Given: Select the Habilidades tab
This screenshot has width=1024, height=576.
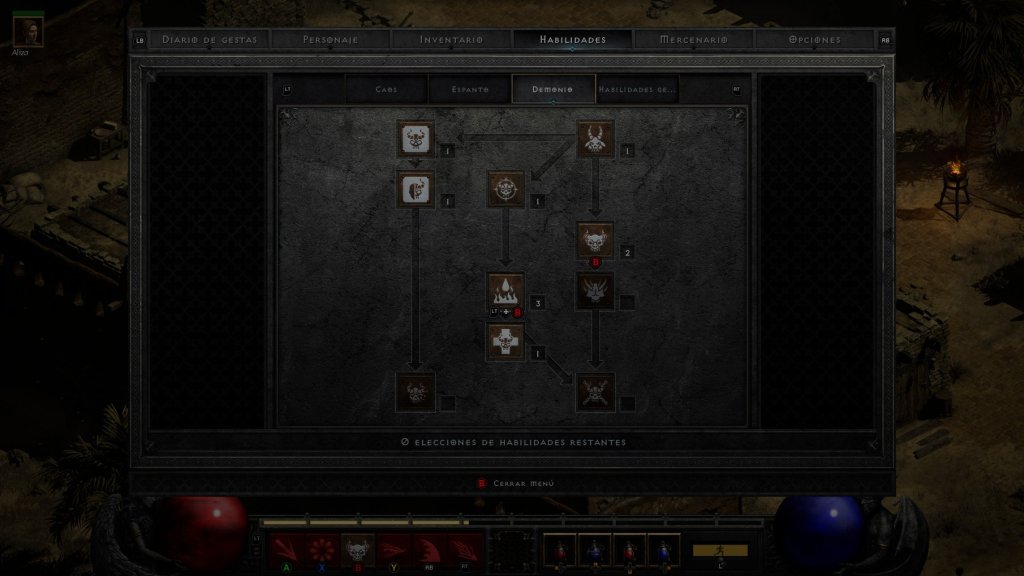Looking at the screenshot, I should pos(572,40).
